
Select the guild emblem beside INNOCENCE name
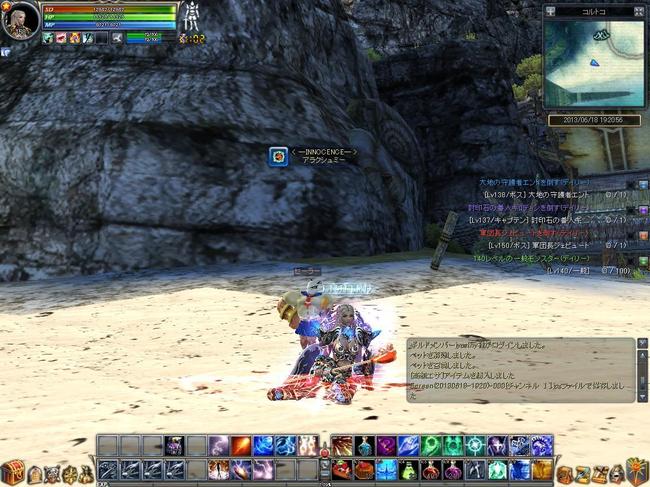point(278,156)
